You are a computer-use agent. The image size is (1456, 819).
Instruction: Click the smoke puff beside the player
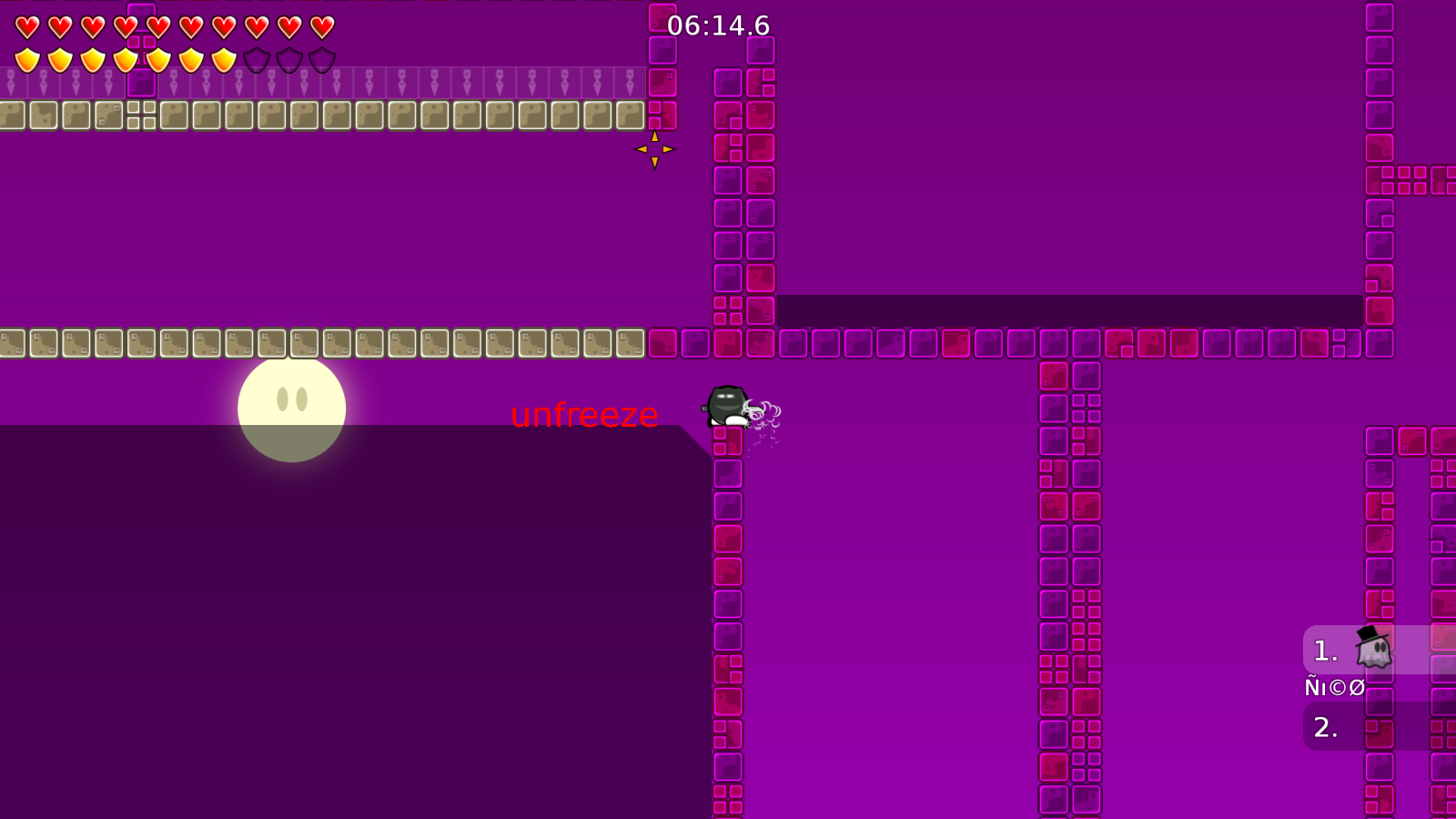click(767, 409)
